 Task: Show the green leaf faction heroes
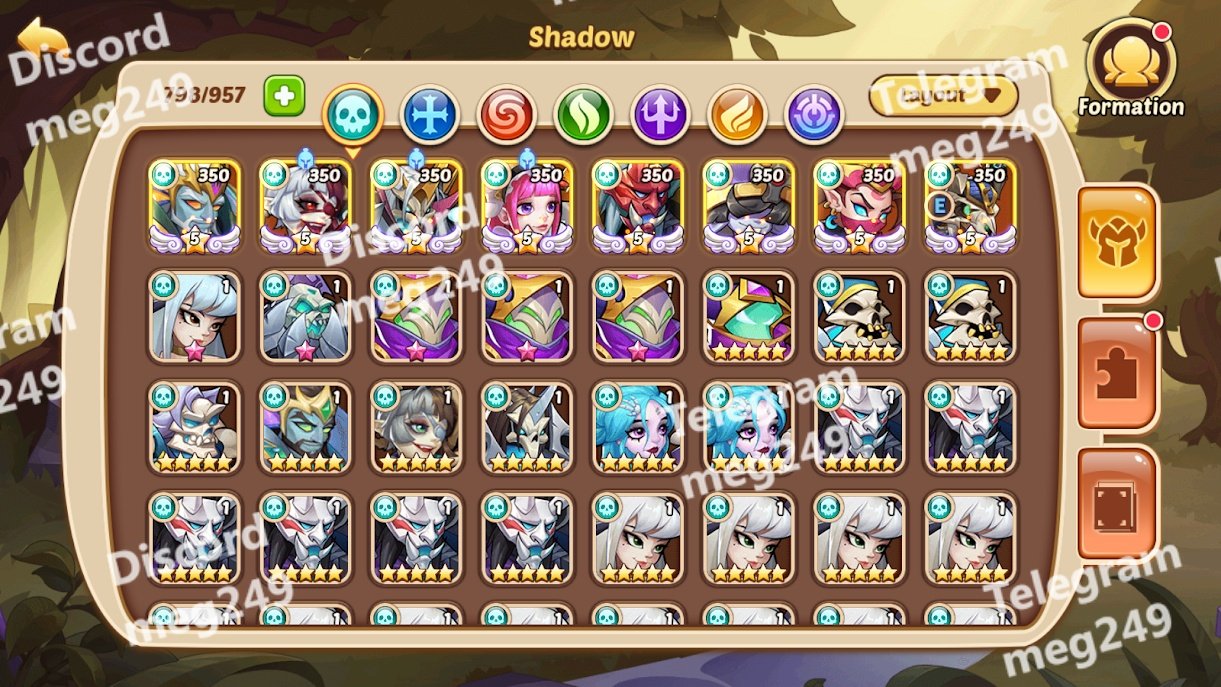(584, 115)
